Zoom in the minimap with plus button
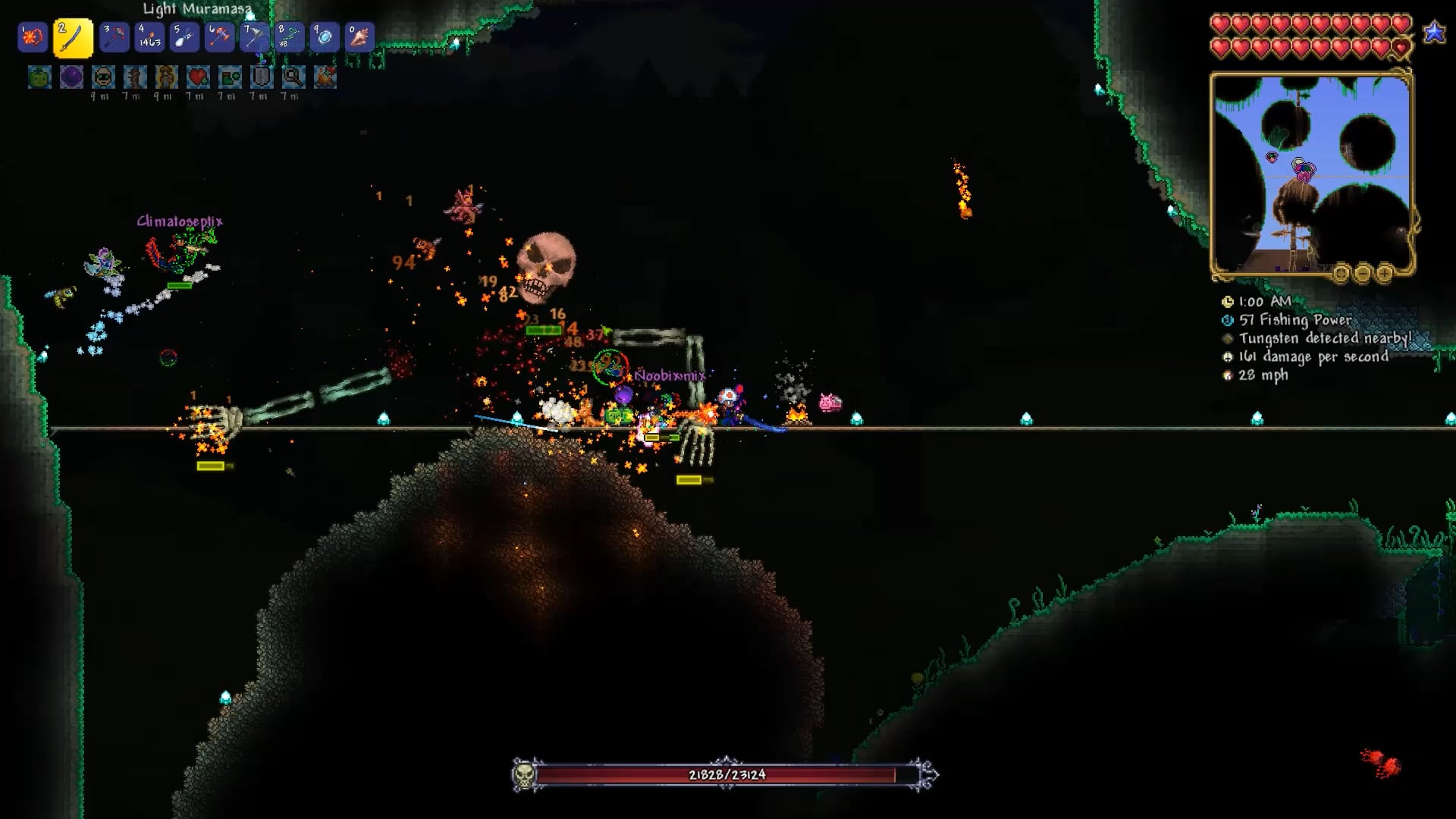Screen dimensions: 1456x819 (1384, 273)
